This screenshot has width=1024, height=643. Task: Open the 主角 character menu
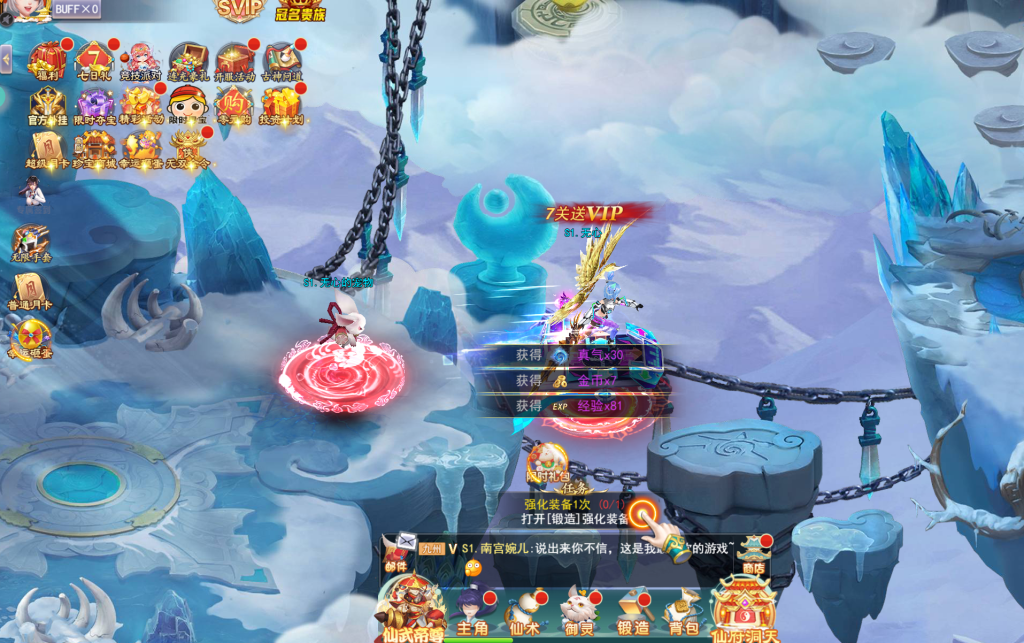tap(470, 608)
